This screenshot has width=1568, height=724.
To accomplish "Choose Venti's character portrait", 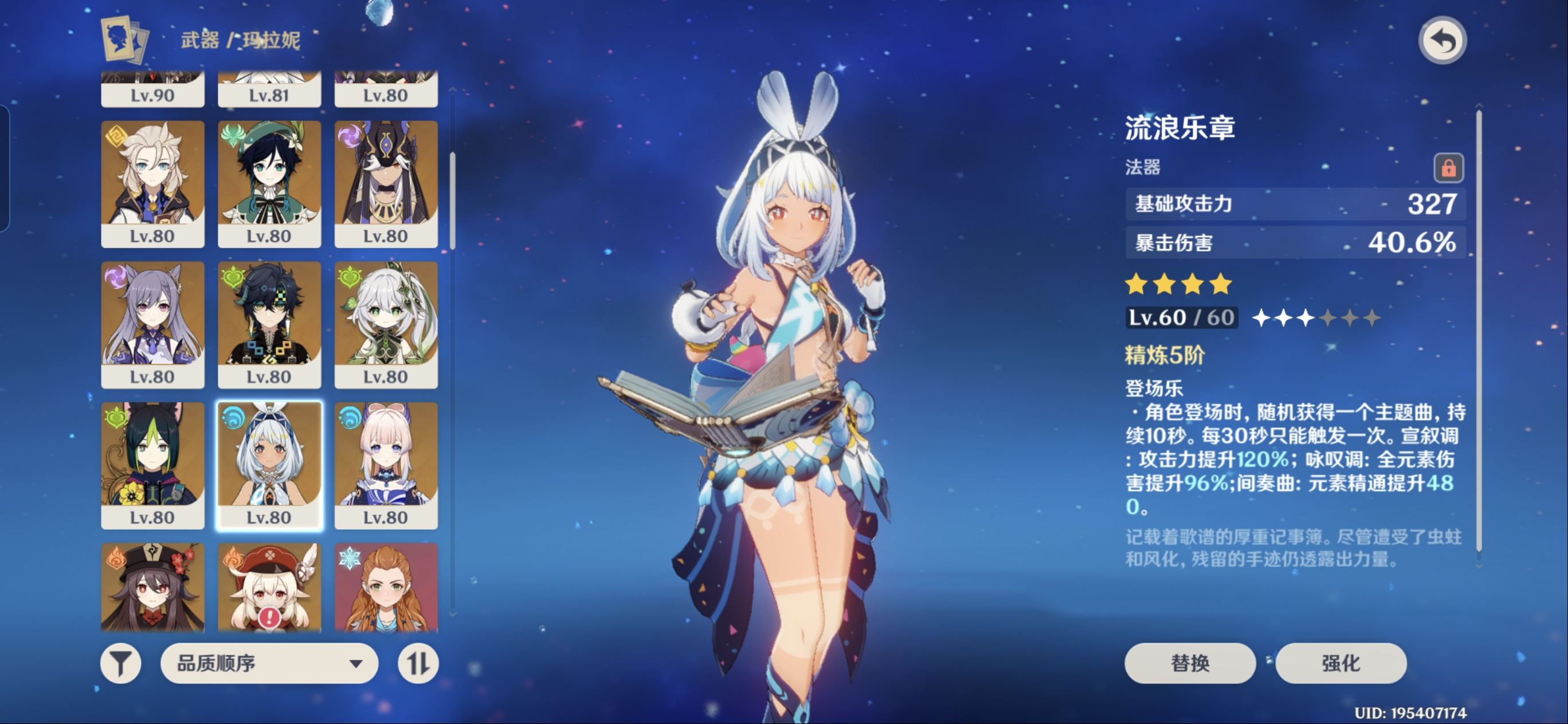I will click(269, 183).
